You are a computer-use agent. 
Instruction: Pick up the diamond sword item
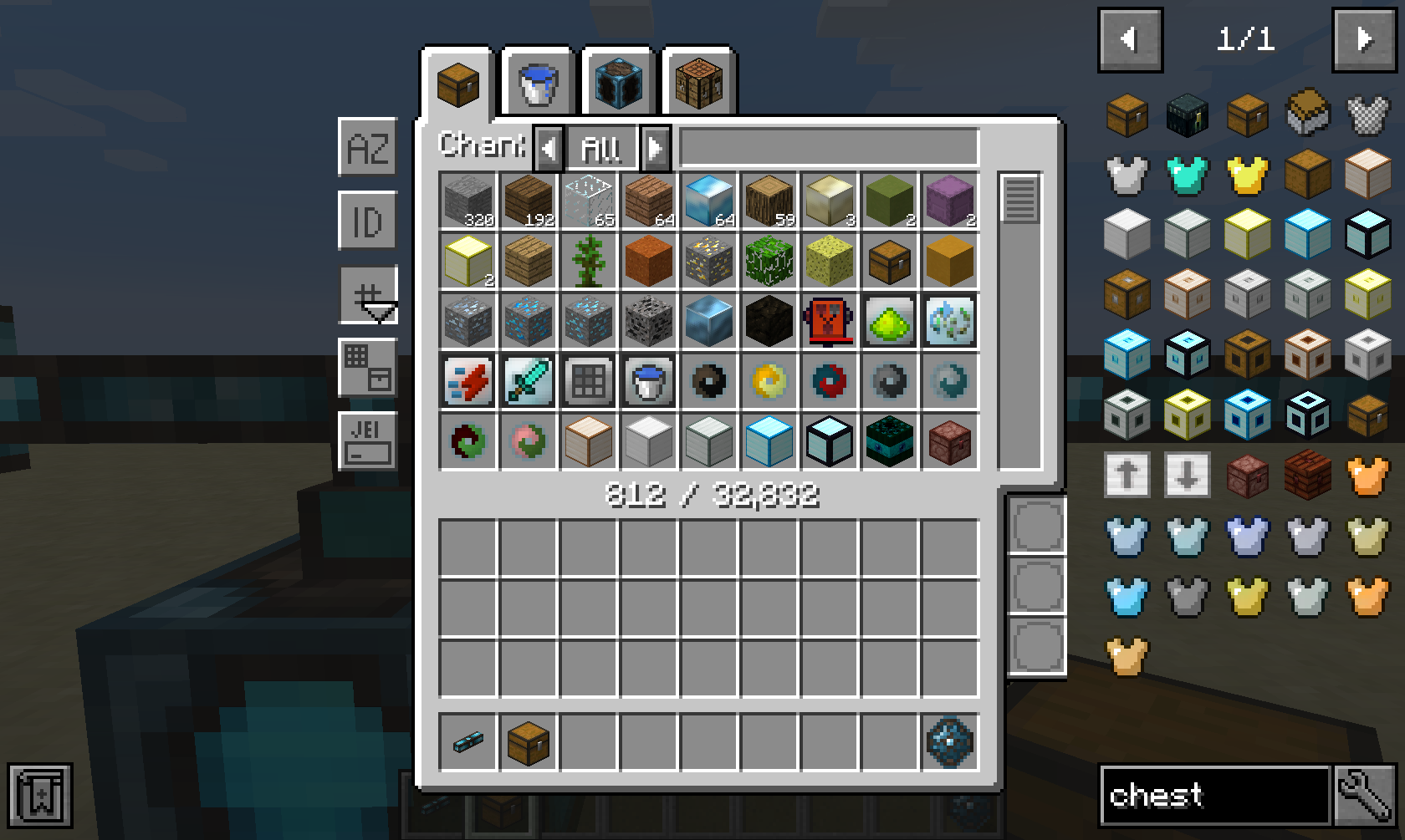tap(529, 381)
